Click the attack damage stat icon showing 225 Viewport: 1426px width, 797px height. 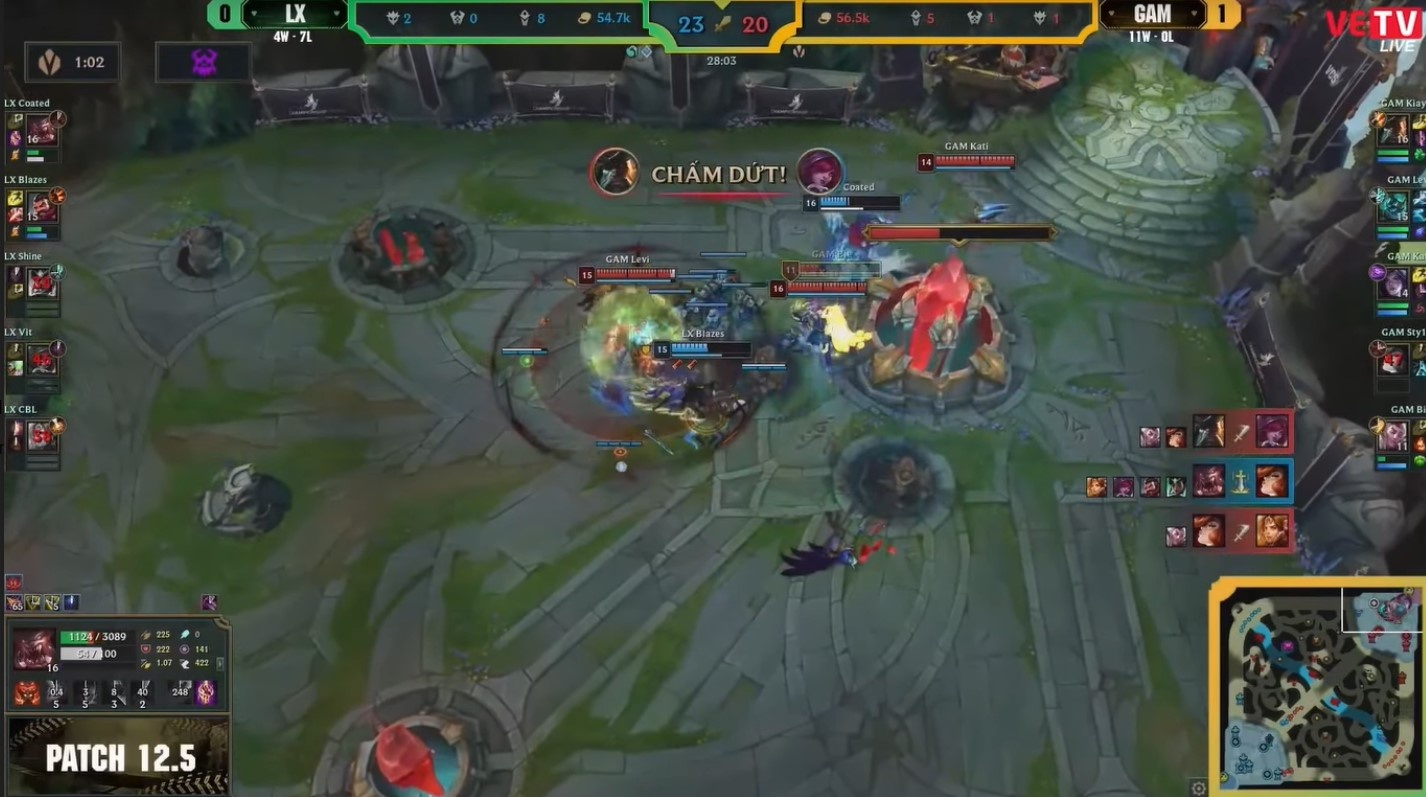click(146, 636)
